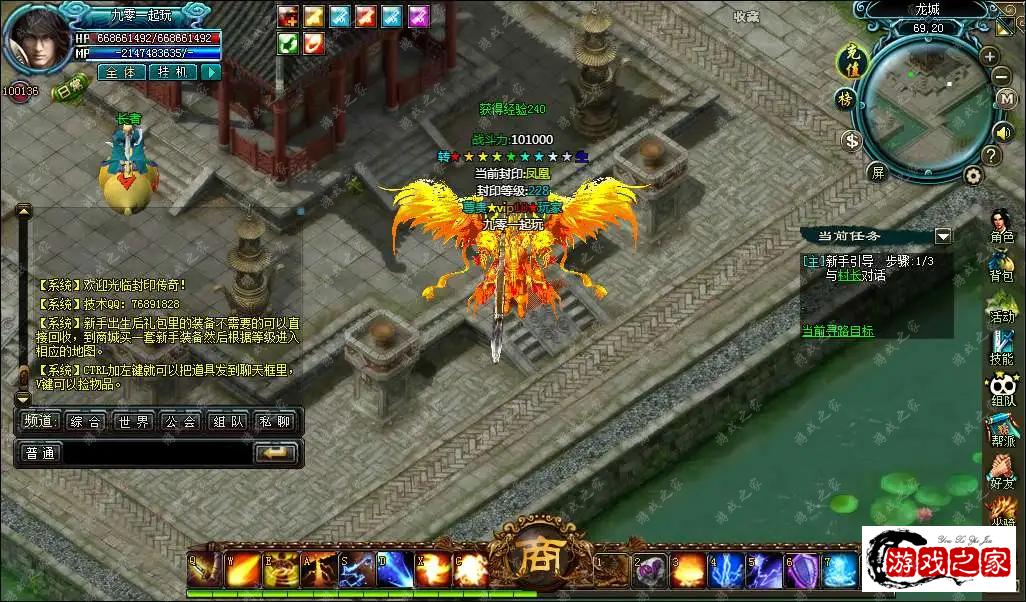Viewport: 1026px width, 602px height.
Task: Zoom out the minimap with minus button
Action: (1001, 76)
